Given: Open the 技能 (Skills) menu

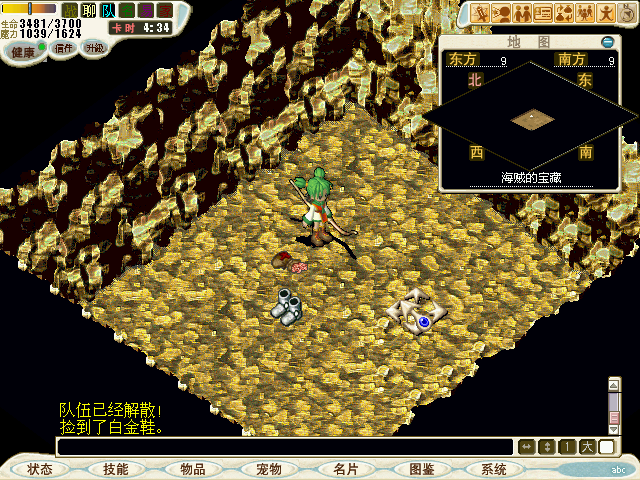Looking at the screenshot, I should 115,469.
